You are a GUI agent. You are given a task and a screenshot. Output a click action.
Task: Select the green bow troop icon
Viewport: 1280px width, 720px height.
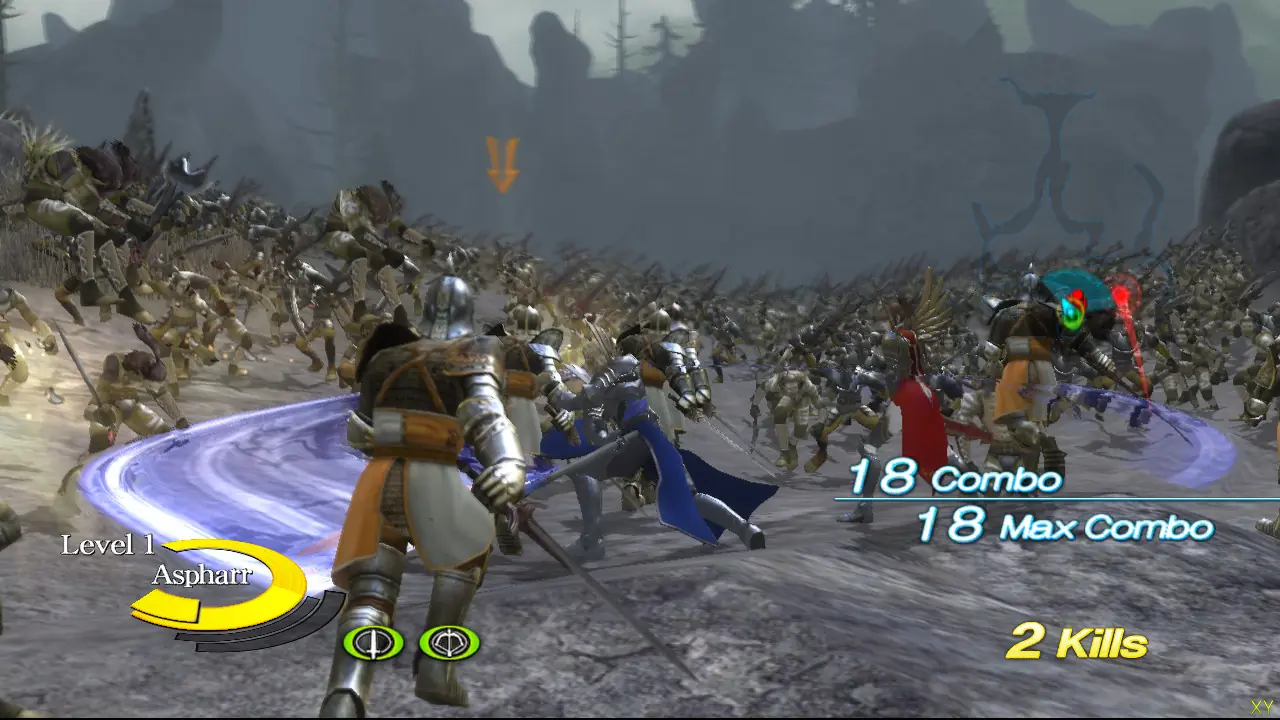click(x=449, y=642)
